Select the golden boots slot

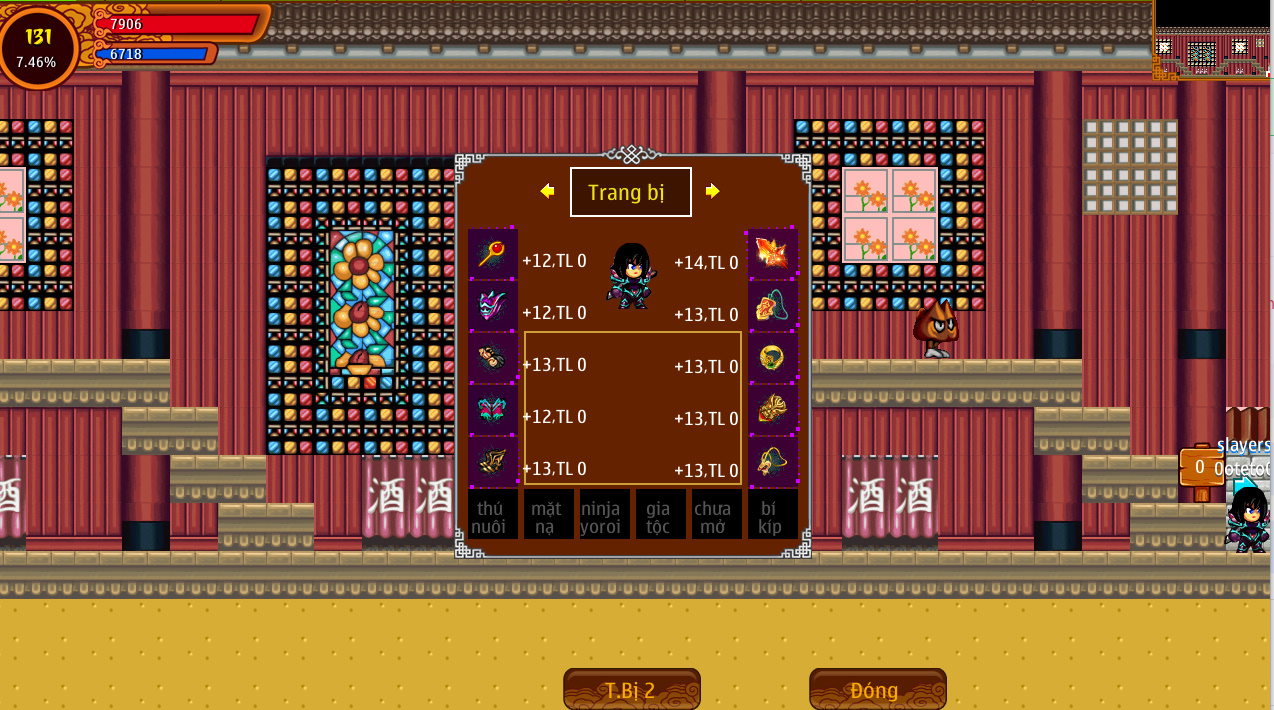(492, 462)
